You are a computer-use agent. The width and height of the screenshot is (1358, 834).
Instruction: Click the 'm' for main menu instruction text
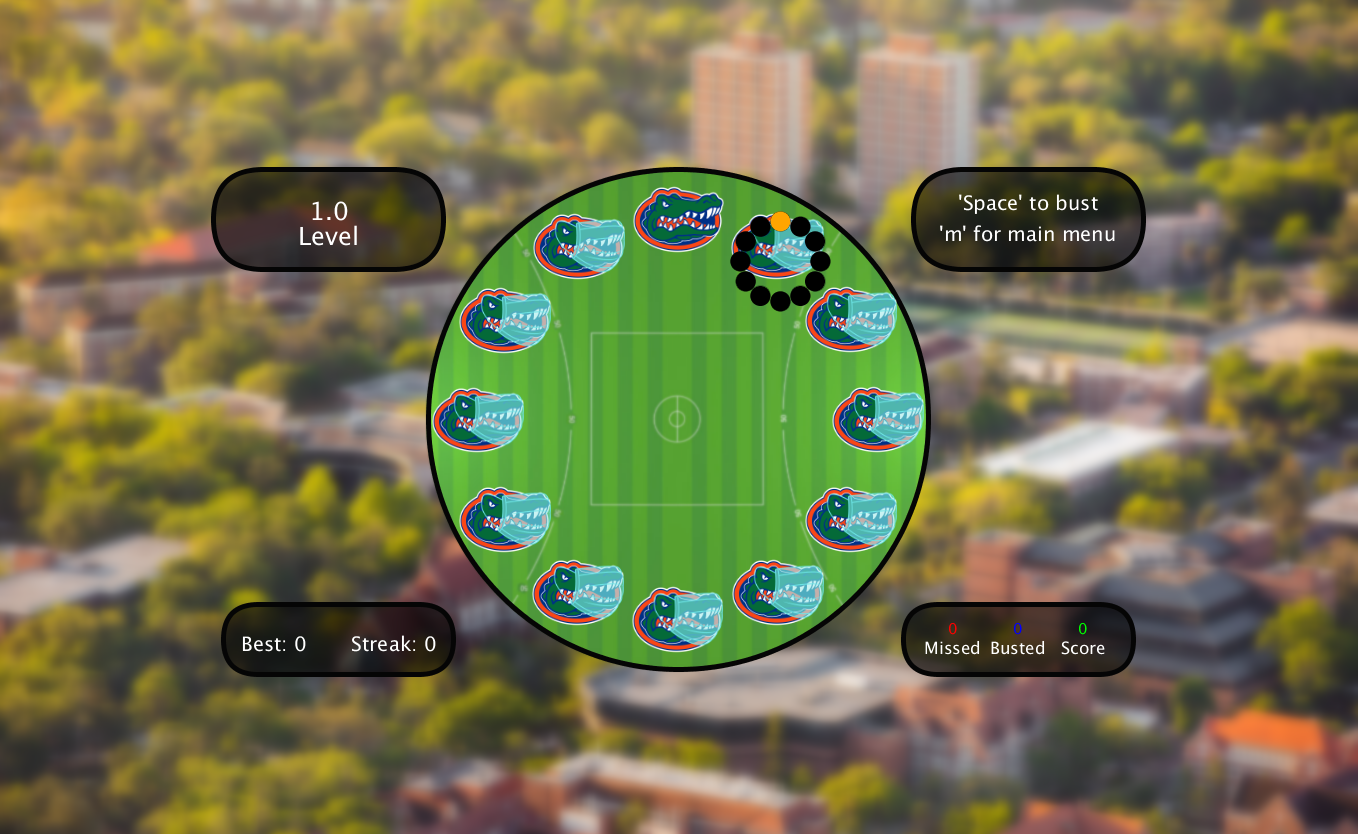(1028, 235)
